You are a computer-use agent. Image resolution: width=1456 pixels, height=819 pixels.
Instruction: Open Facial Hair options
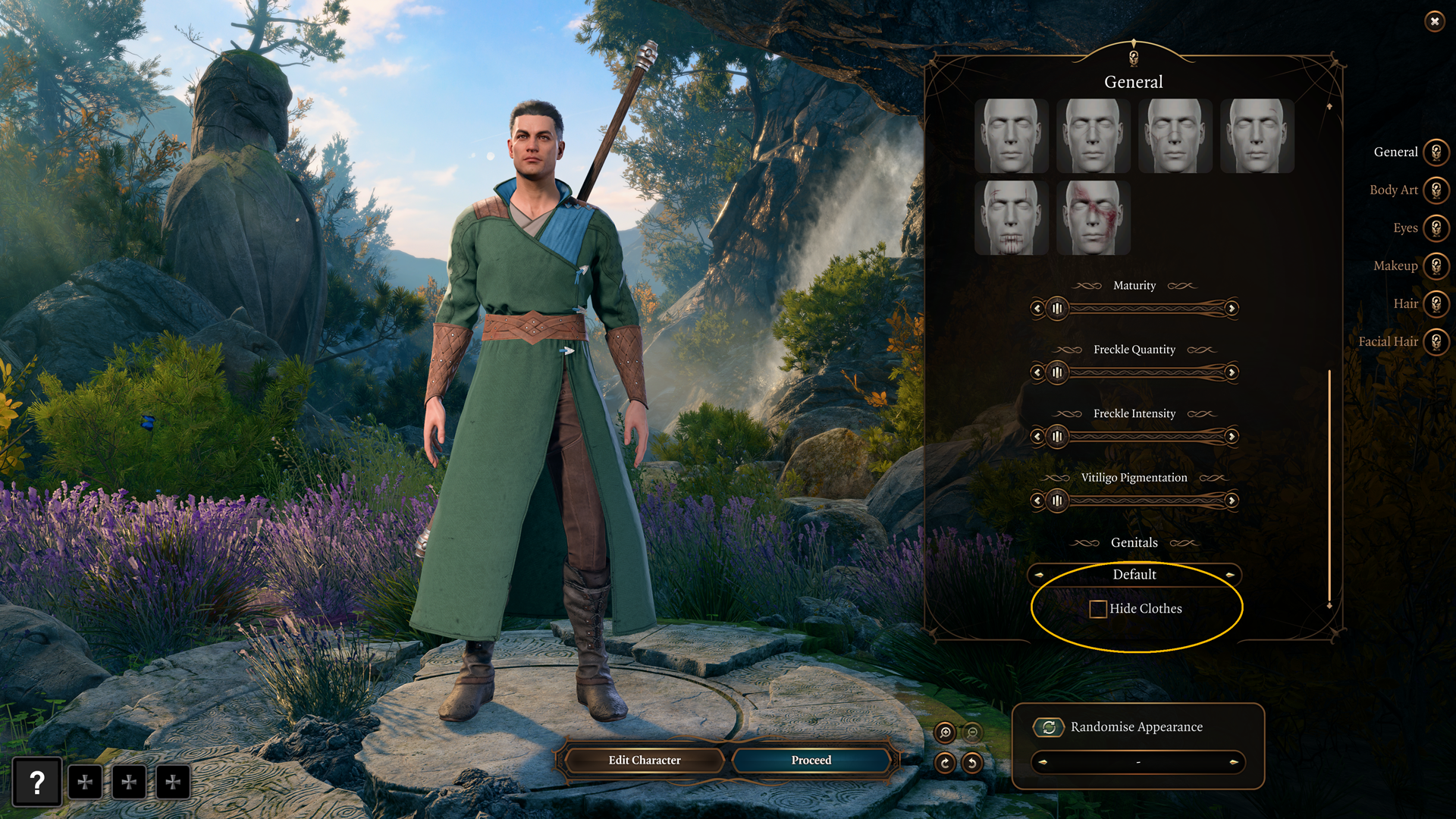point(1436,342)
